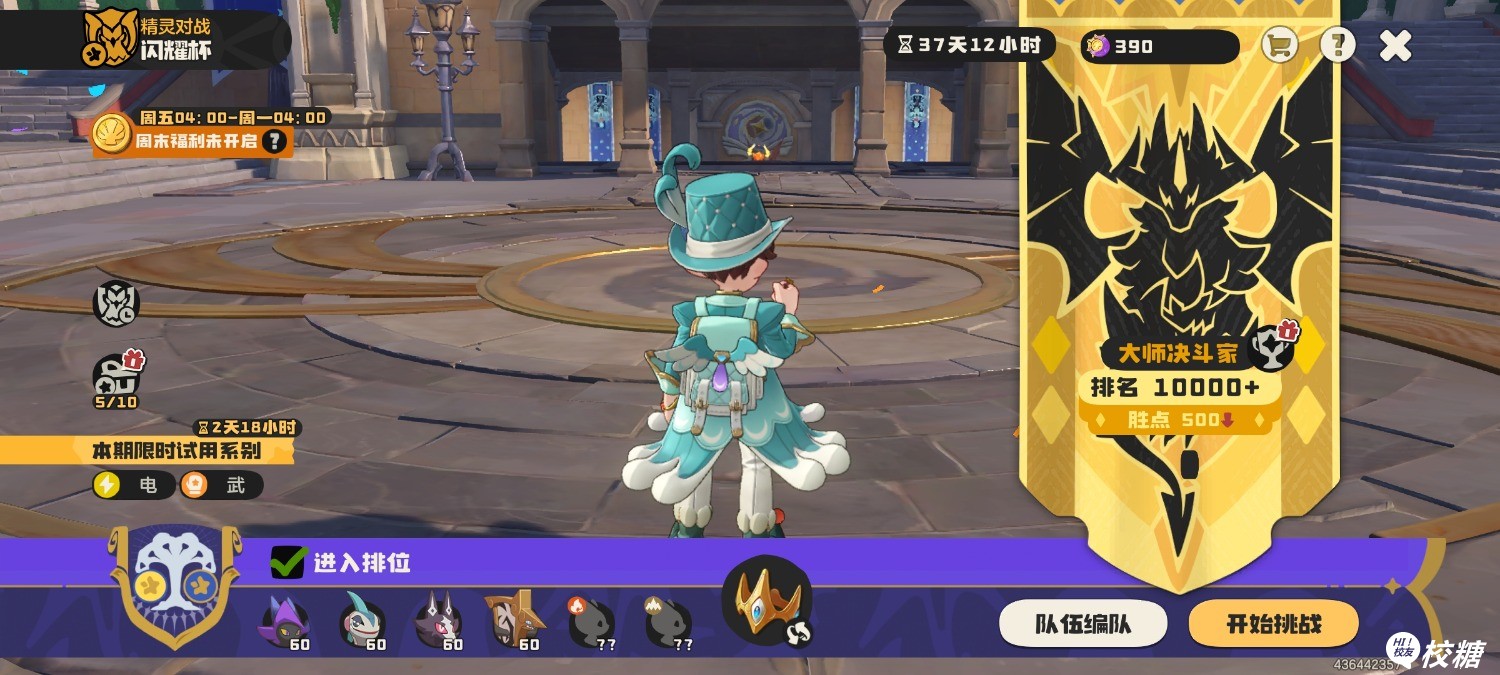
Task: Open the battle history icon with clock
Action: click(116, 303)
